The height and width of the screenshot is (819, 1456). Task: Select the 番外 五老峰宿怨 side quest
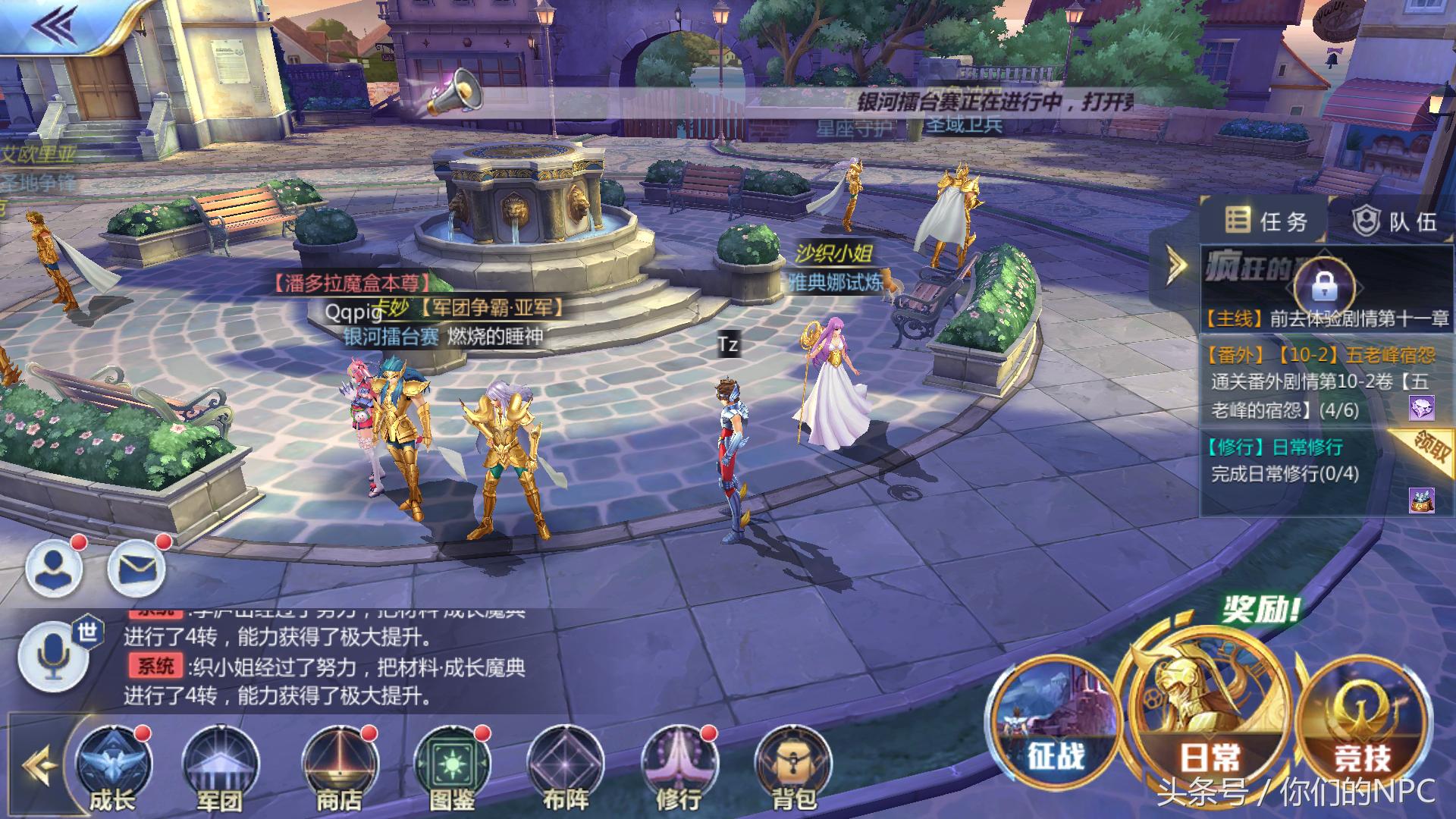1319,382
